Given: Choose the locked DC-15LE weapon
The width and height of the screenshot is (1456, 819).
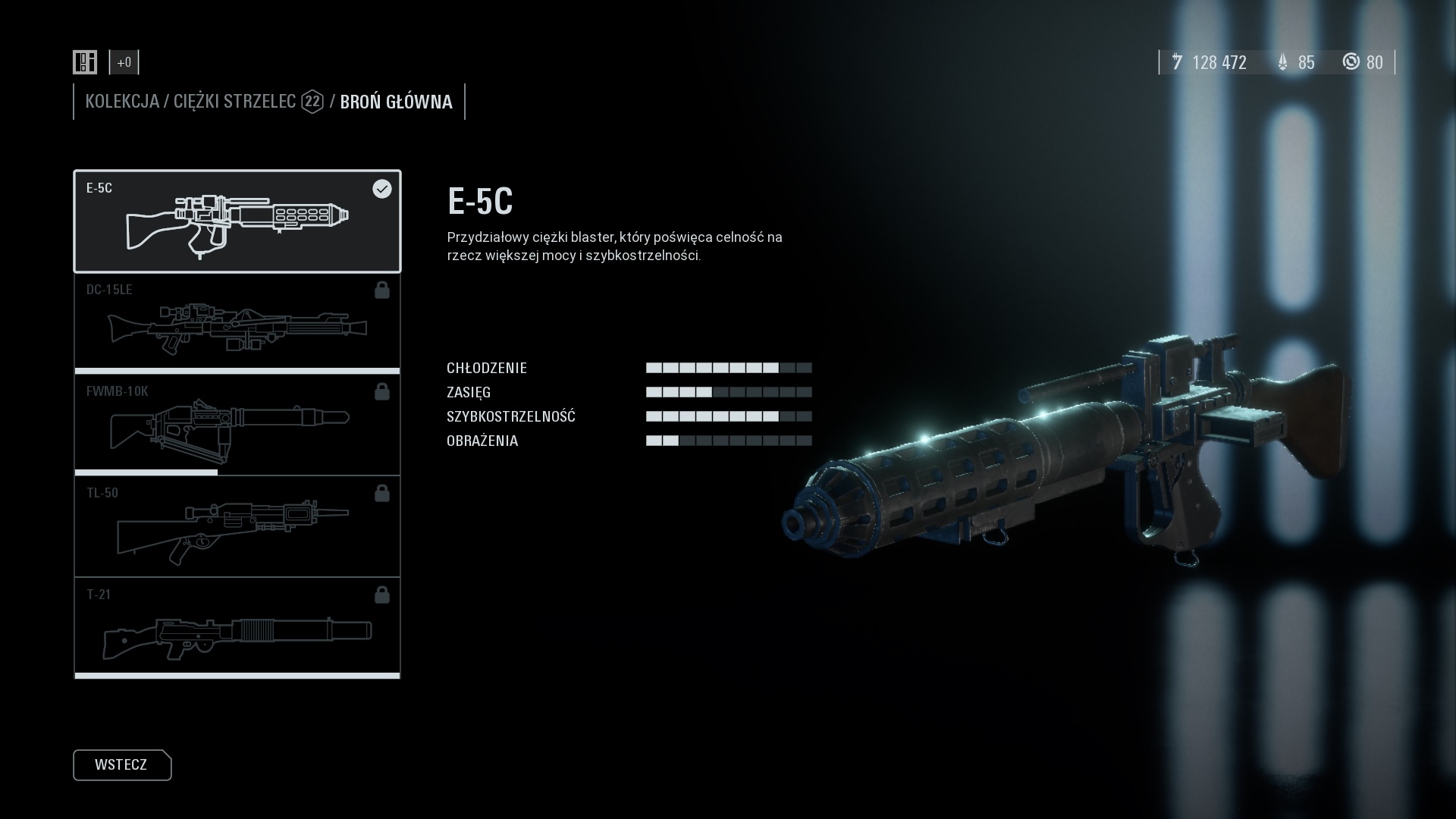Looking at the screenshot, I should pos(237,322).
